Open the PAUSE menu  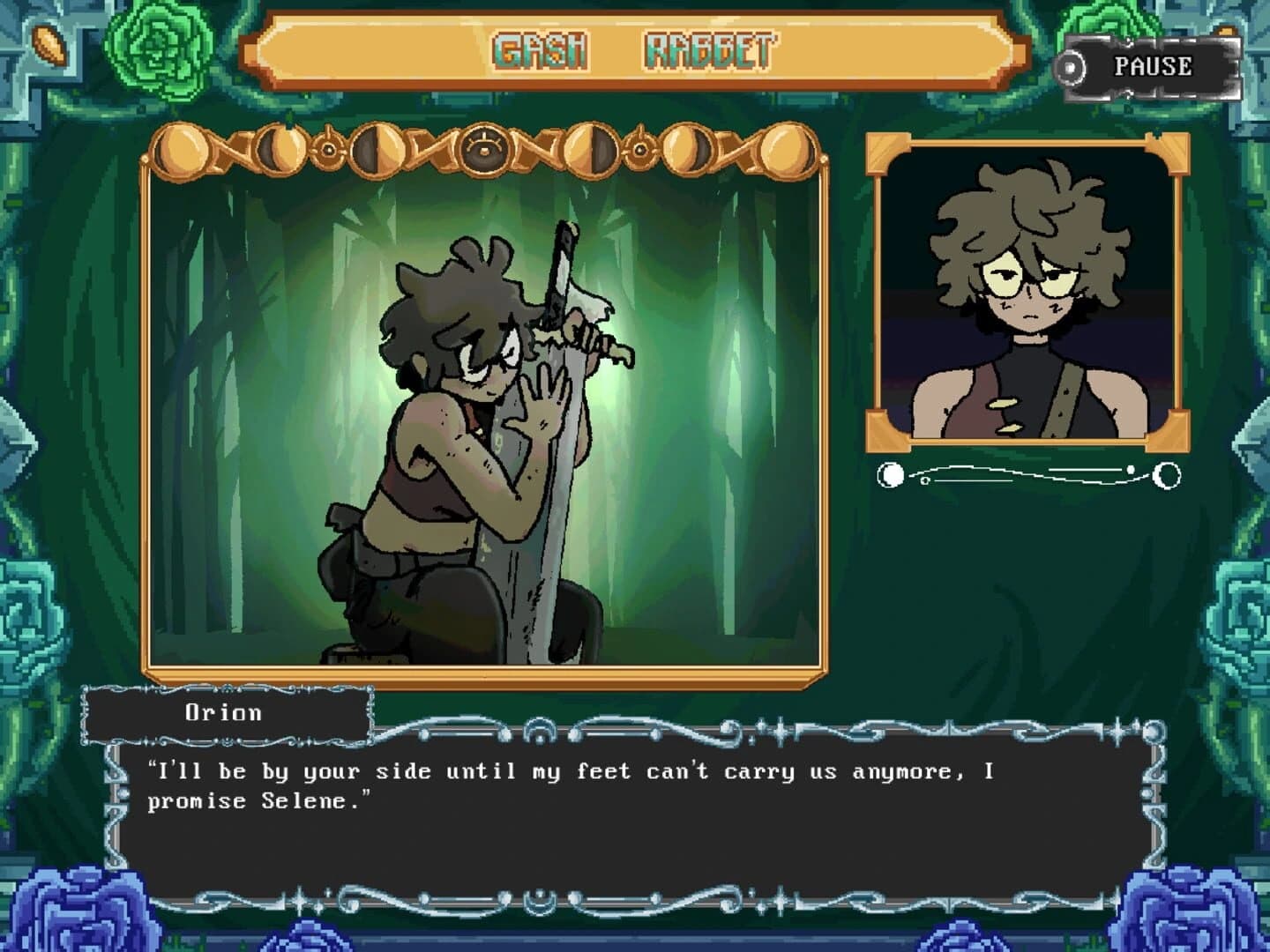coord(1151,64)
